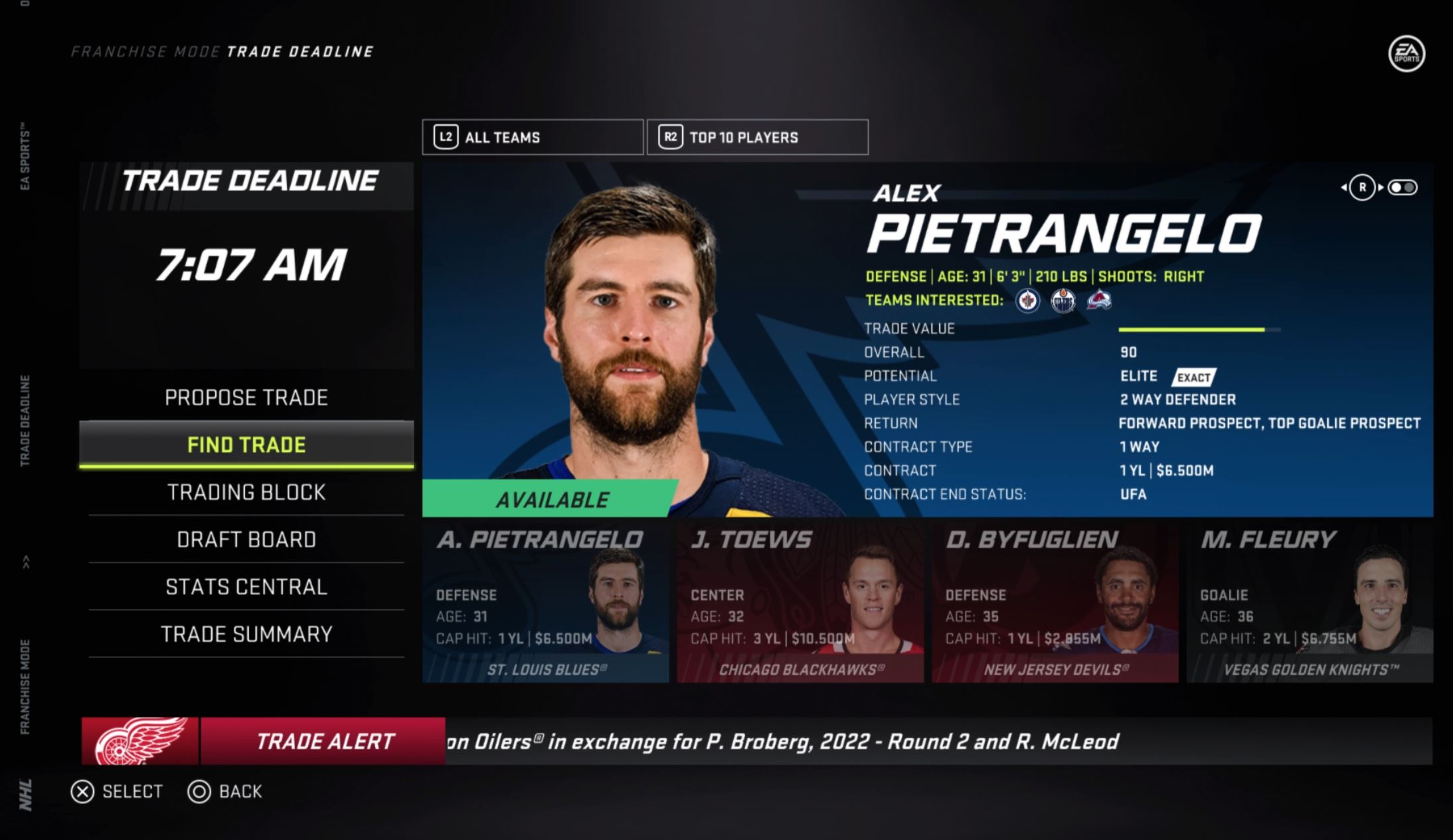Open the Trading Block menu

(246, 492)
